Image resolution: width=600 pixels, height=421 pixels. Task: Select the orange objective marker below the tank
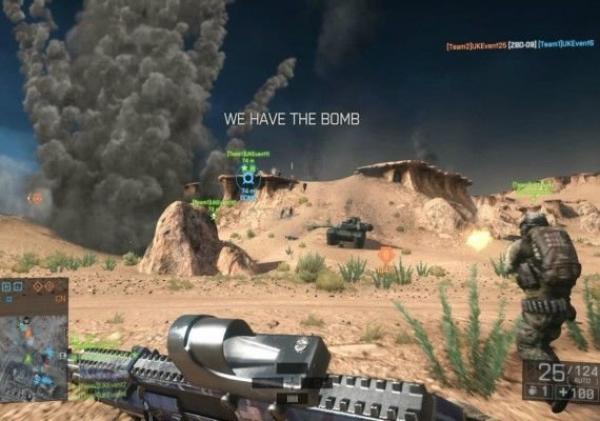[386, 255]
